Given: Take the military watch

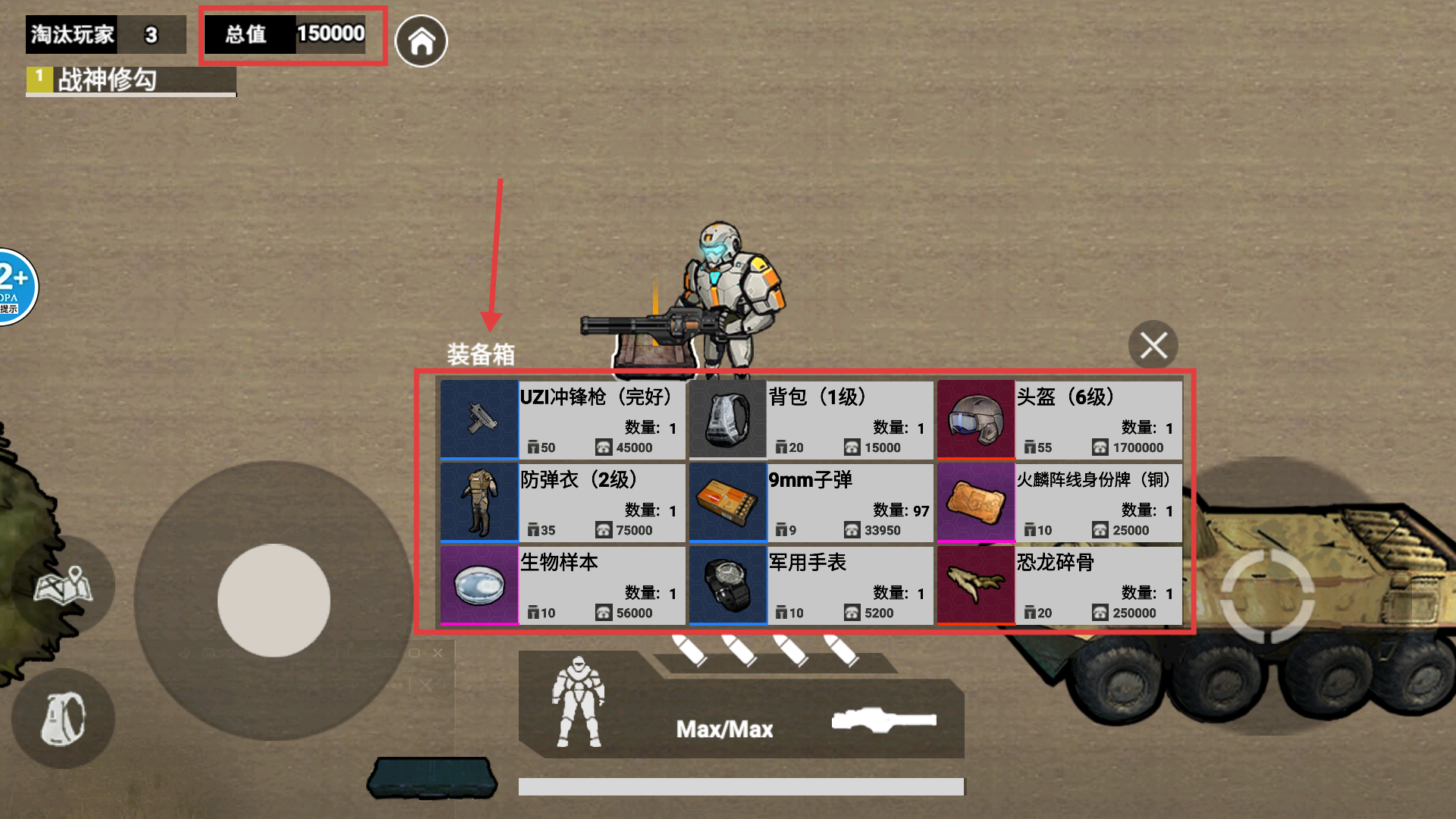Looking at the screenshot, I should coord(811,585).
